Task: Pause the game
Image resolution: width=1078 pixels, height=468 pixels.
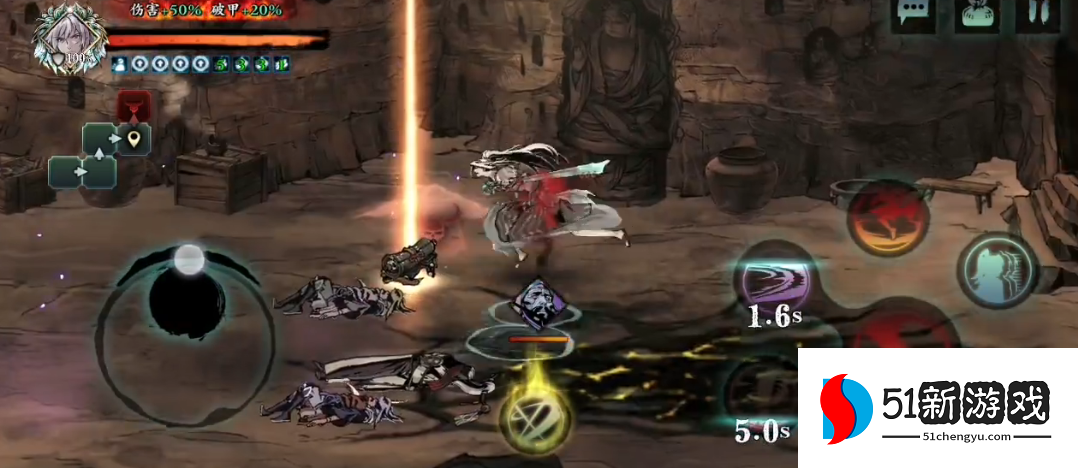Action: click(1039, 15)
